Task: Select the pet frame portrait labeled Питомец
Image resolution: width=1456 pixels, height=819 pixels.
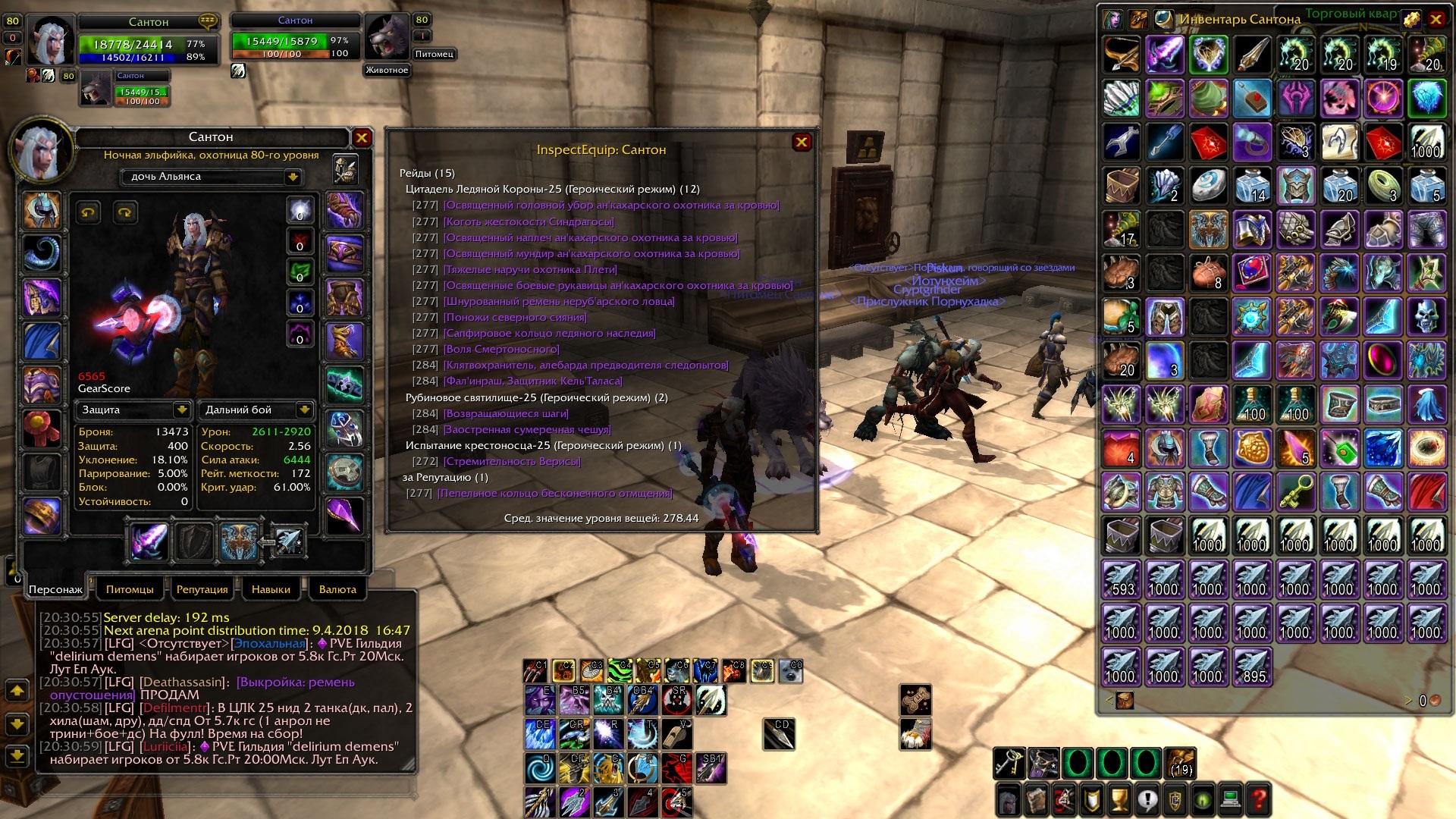Action: click(x=388, y=36)
